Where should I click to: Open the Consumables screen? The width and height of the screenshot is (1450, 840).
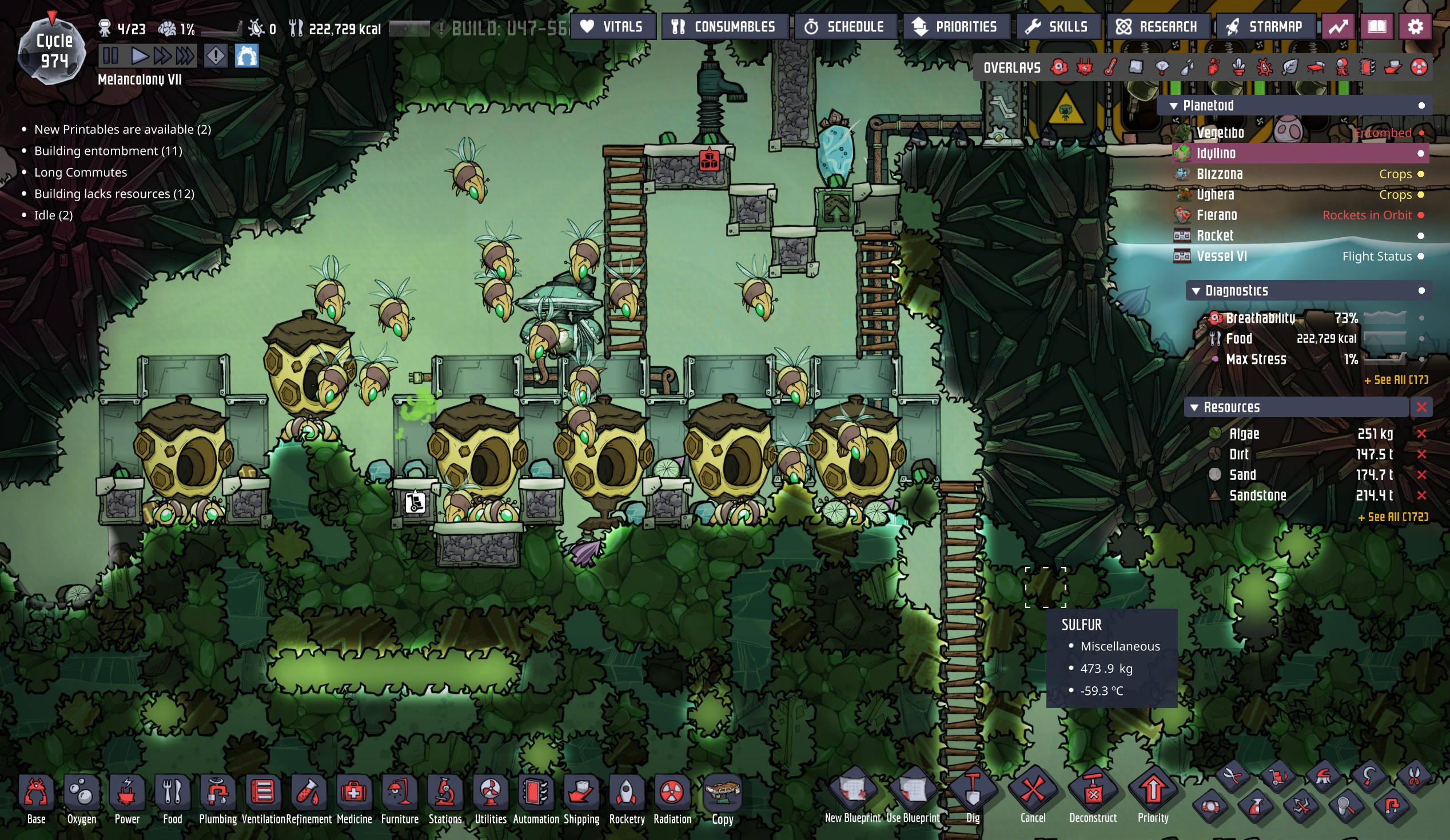[724, 27]
